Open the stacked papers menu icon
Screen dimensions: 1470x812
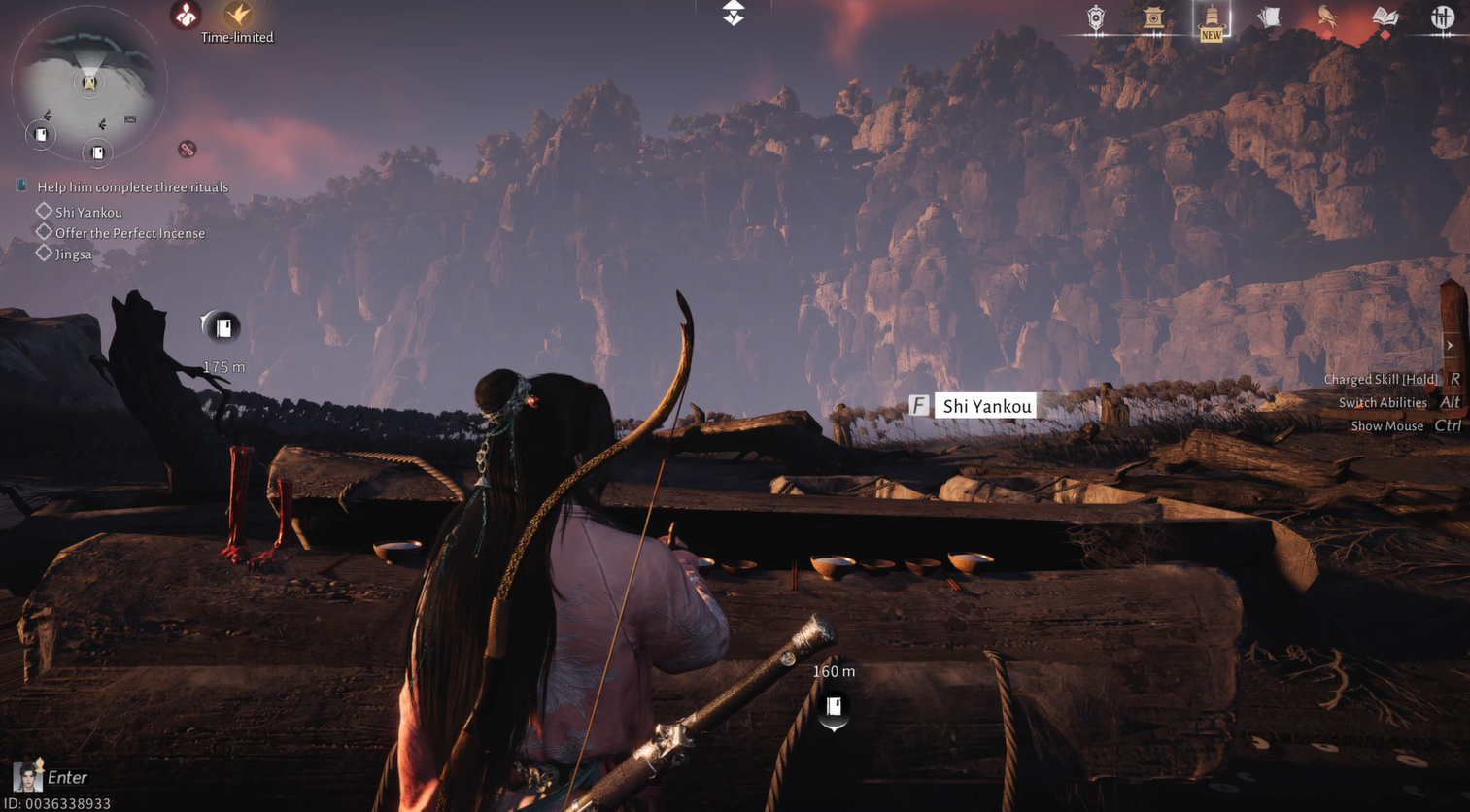pyautogui.click(x=1269, y=17)
